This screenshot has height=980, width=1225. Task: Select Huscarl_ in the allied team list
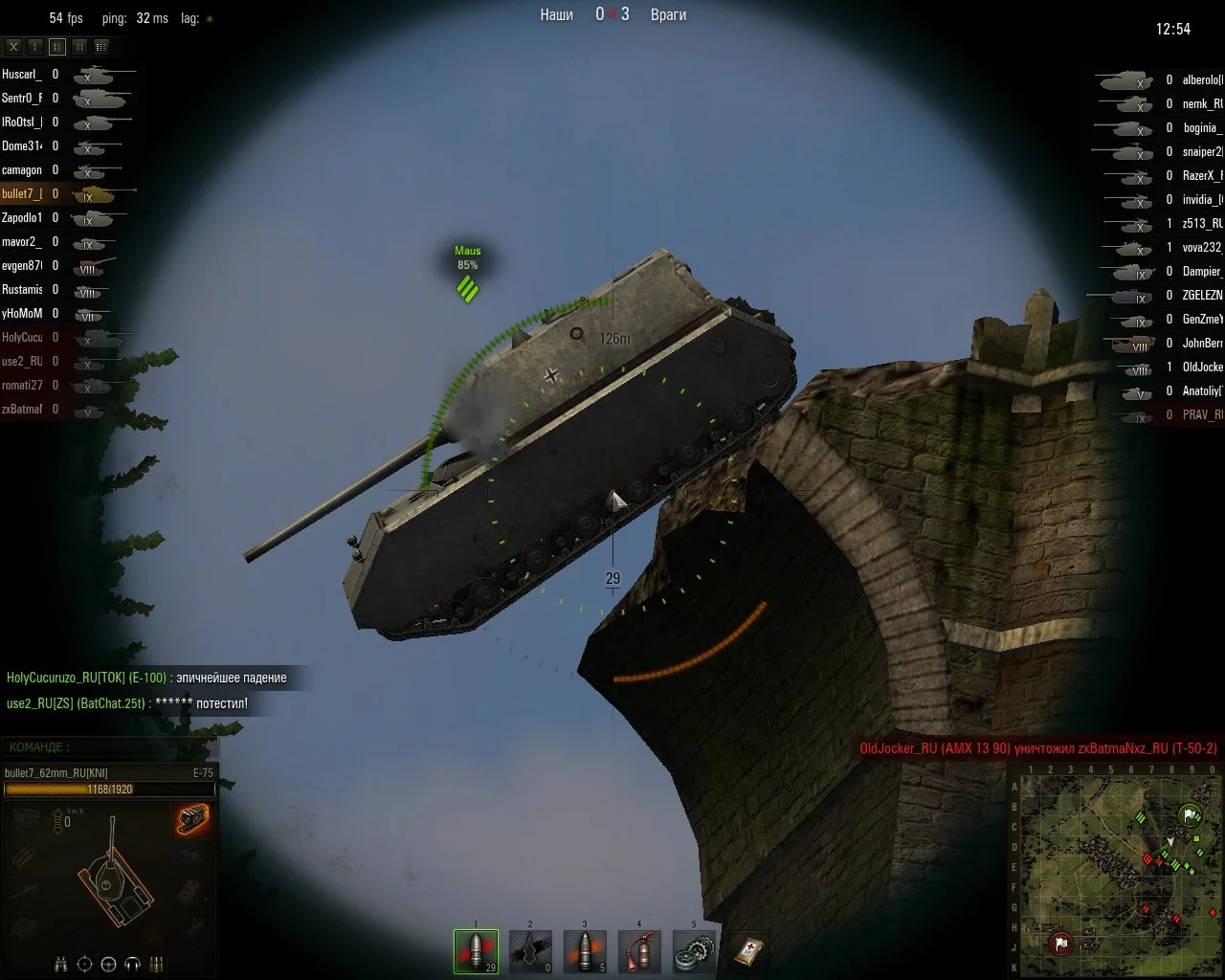click(21, 74)
